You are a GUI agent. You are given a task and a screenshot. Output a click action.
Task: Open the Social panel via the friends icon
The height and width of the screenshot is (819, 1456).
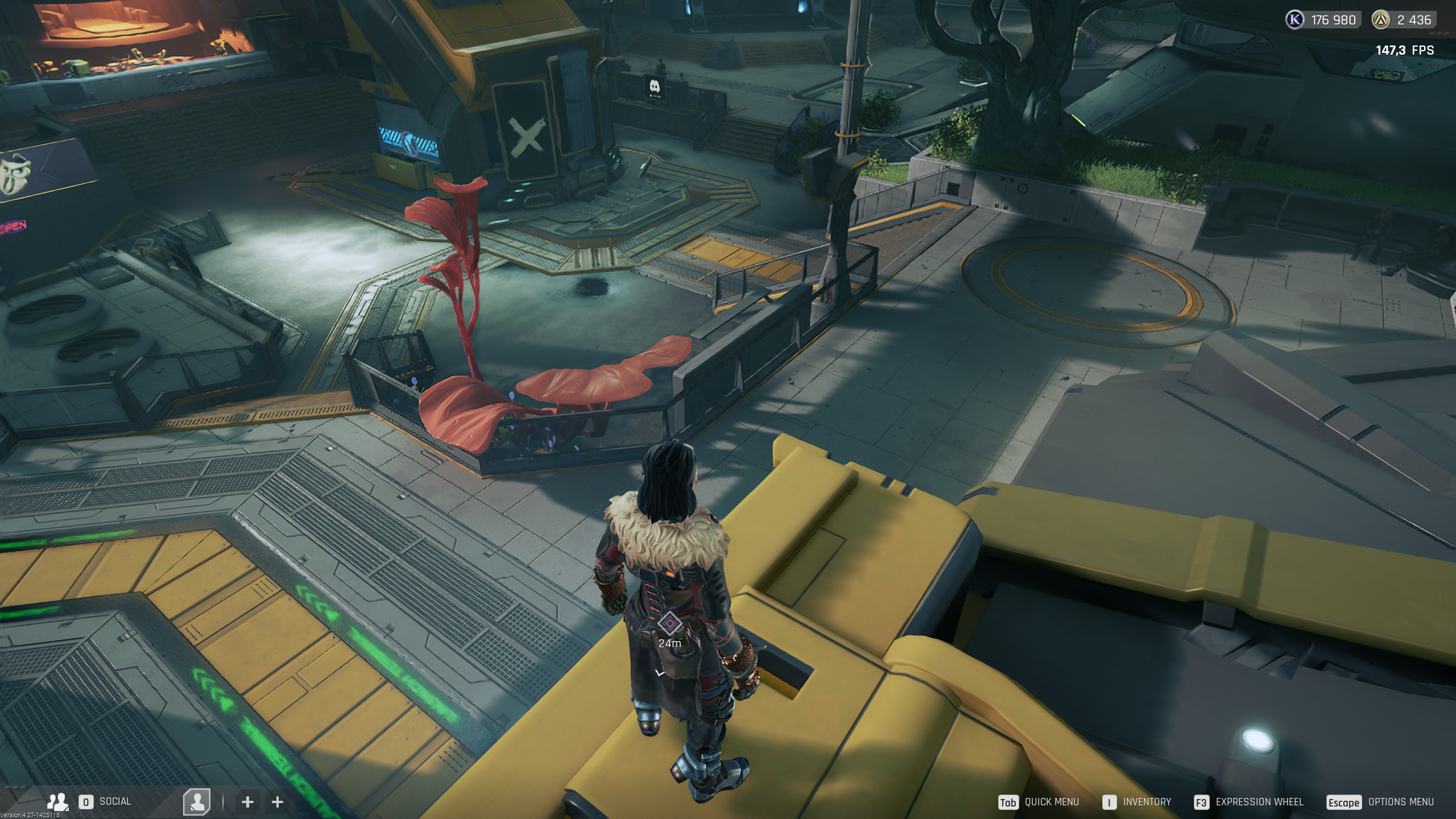pos(57,802)
